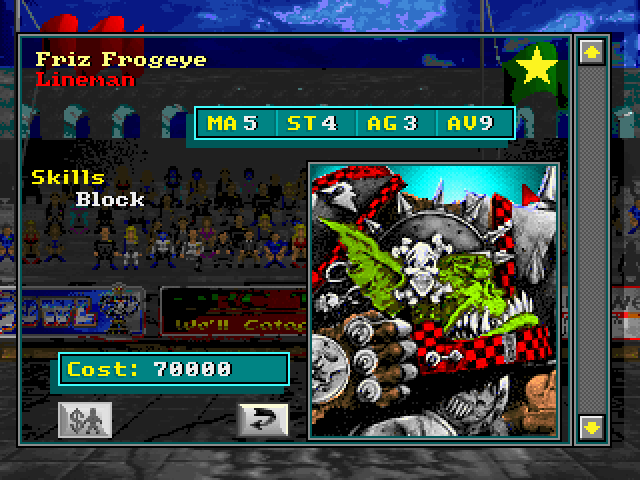Click the vertical scrollbar track
Viewport: 640px width, 480px height.
[x=591, y=240]
